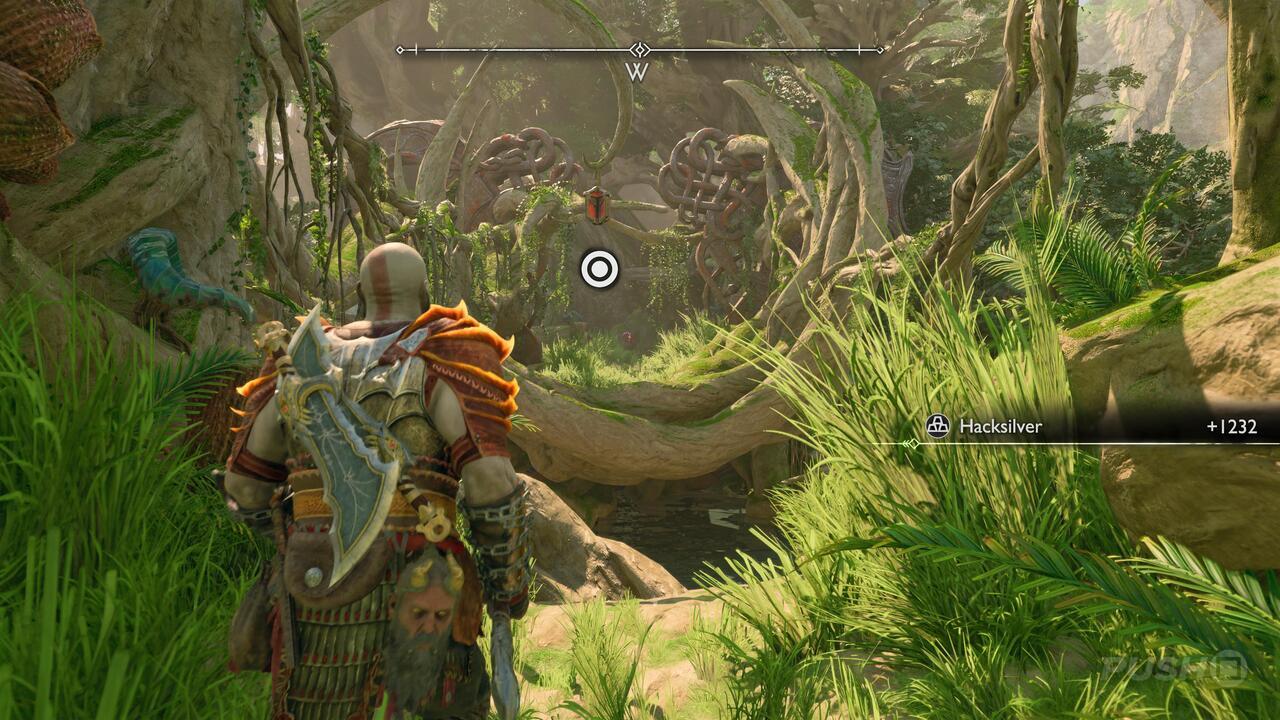
Task: Click the right endpoint diamond of the compass bar
Action: coord(878,49)
